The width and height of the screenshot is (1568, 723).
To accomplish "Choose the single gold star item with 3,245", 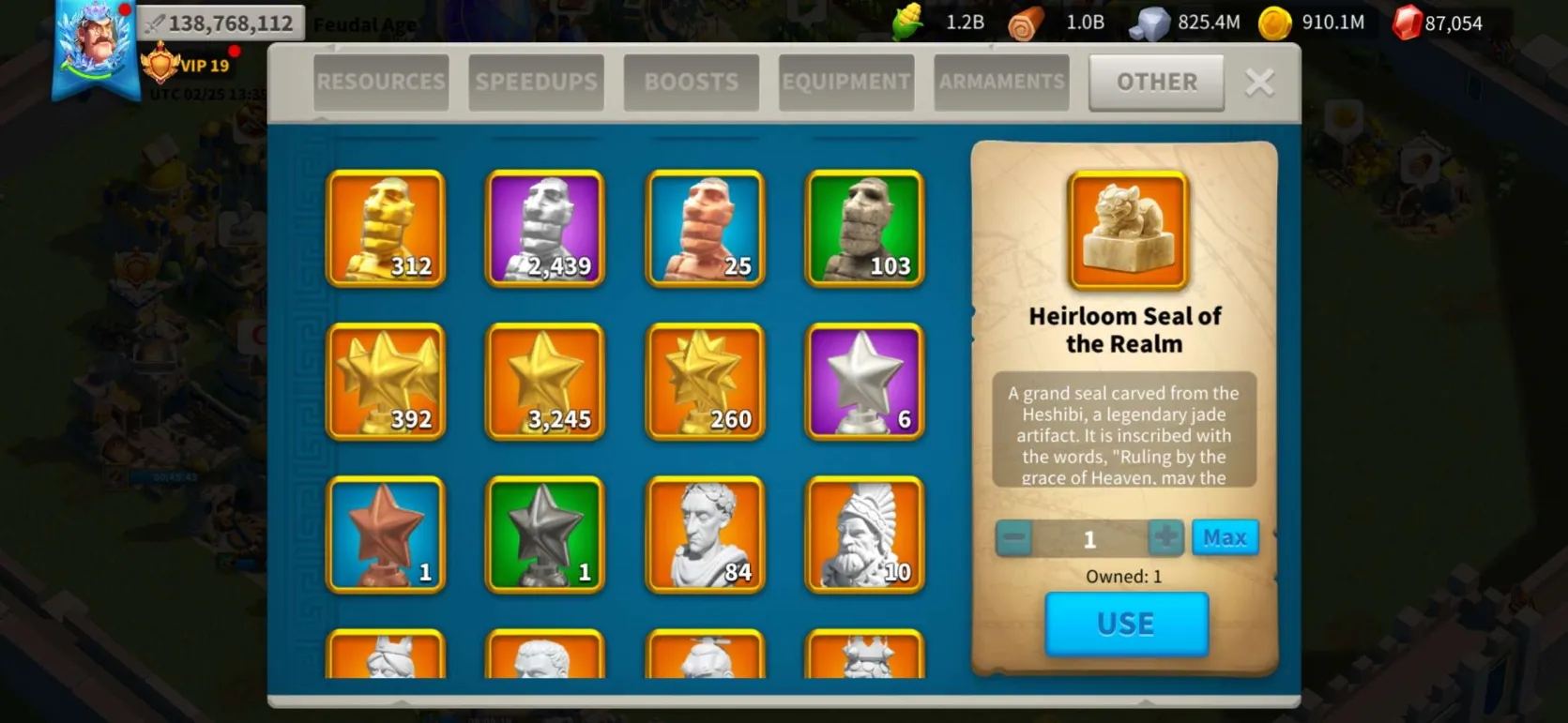I will point(545,382).
